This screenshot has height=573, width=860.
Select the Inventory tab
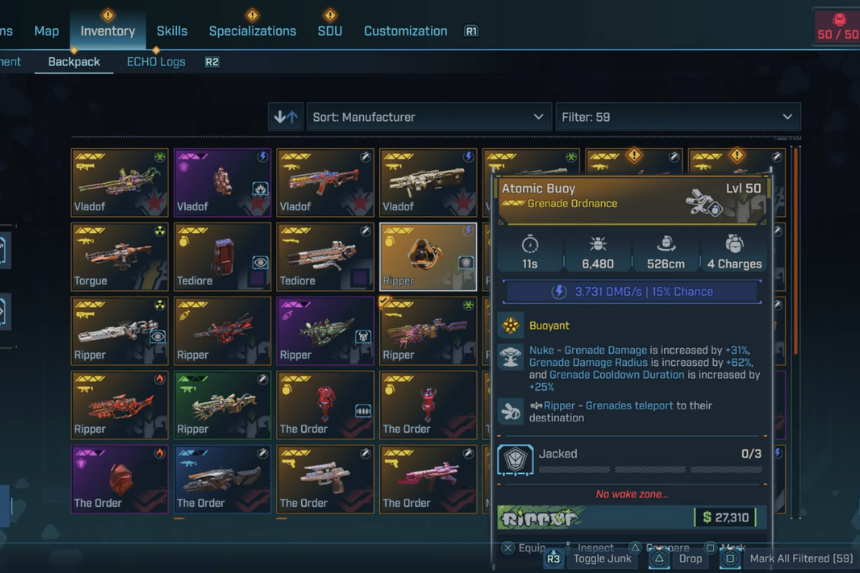click(x=107, y=31)
